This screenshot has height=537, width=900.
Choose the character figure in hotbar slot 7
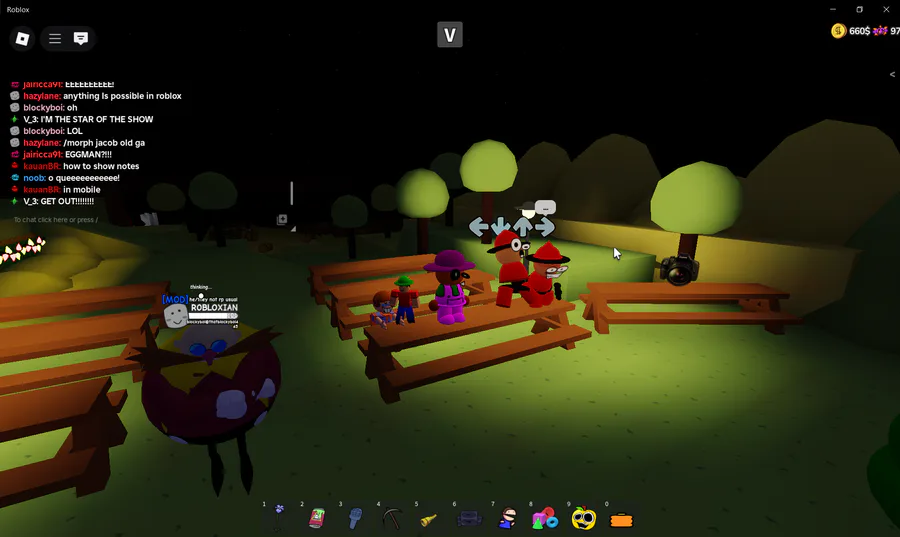pyautogui.click(x=507, y=518)
